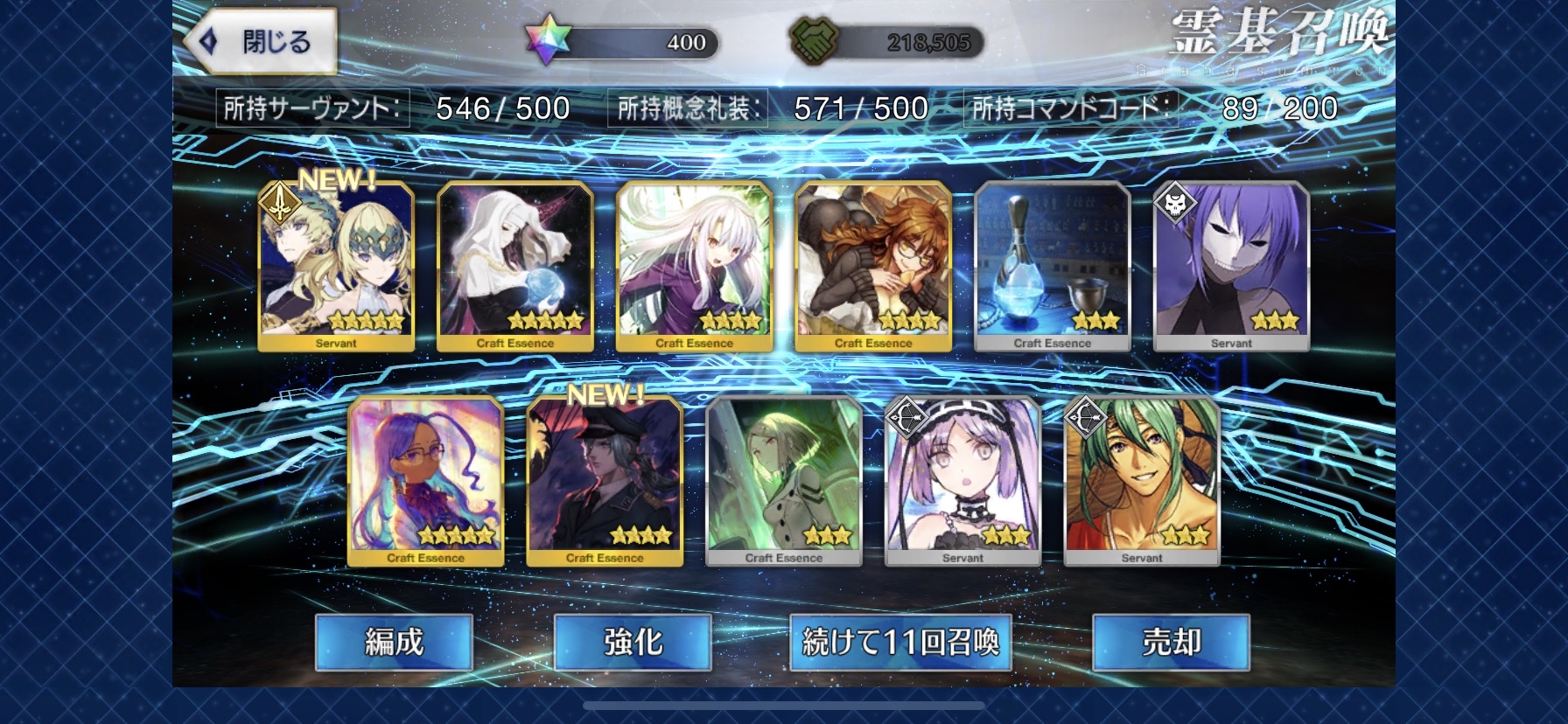View the colorful glasses girl five-star Craft Essence
1568x724 pixels.
tap(426, 481)
